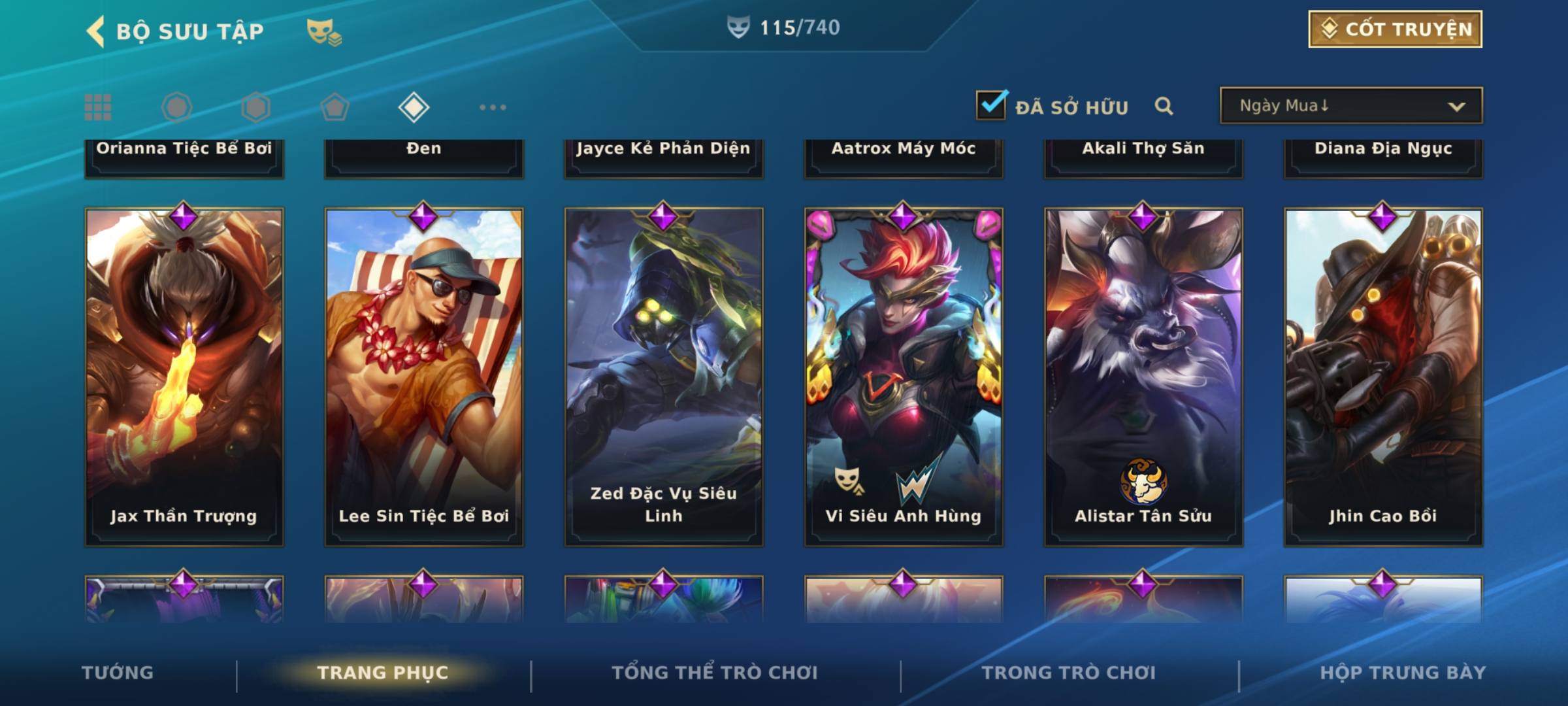
Task: View the Alistar Tân Sửu skin
Action: coord(1143,377)
